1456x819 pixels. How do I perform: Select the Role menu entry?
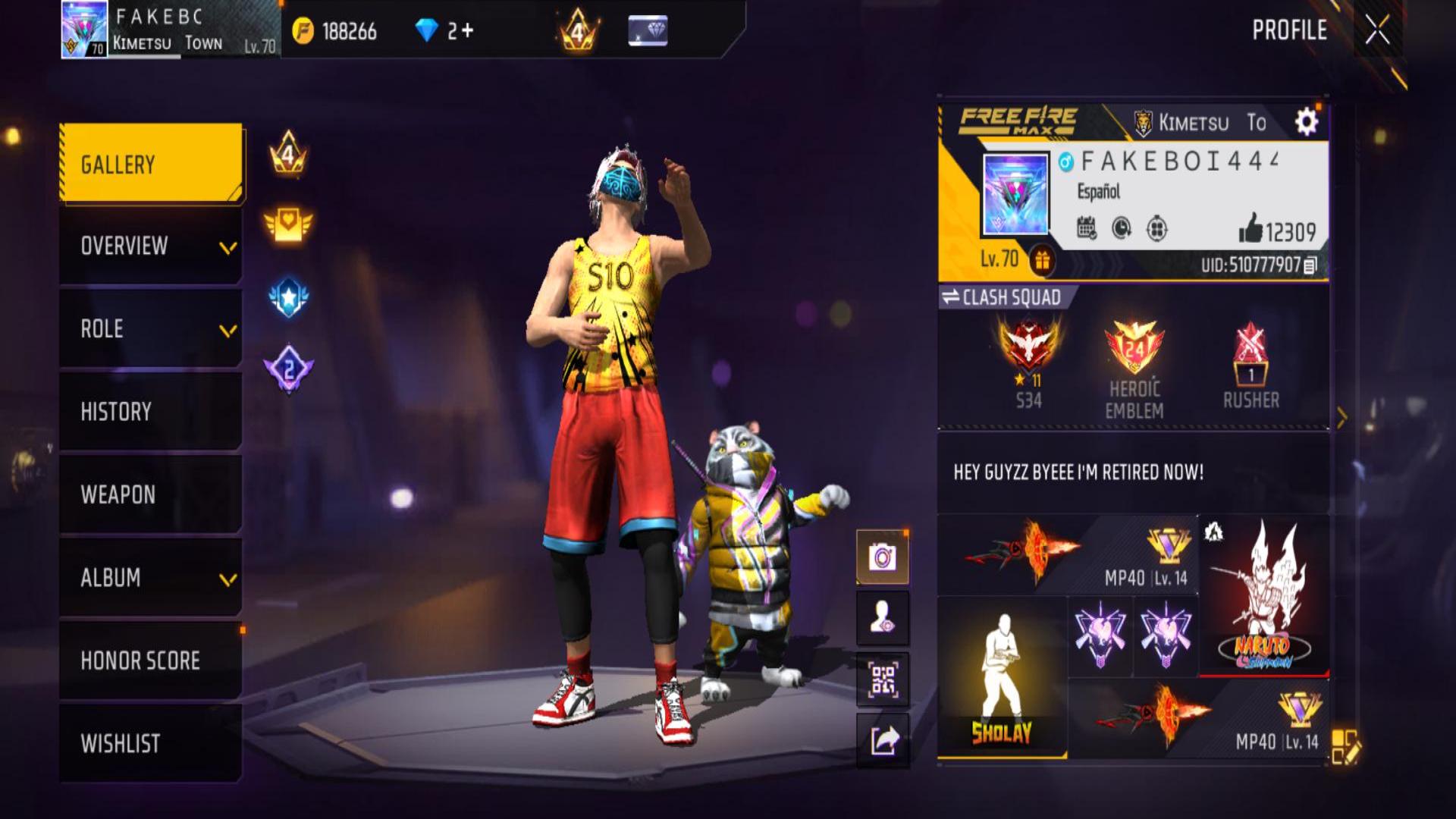[x=151, y=329]
